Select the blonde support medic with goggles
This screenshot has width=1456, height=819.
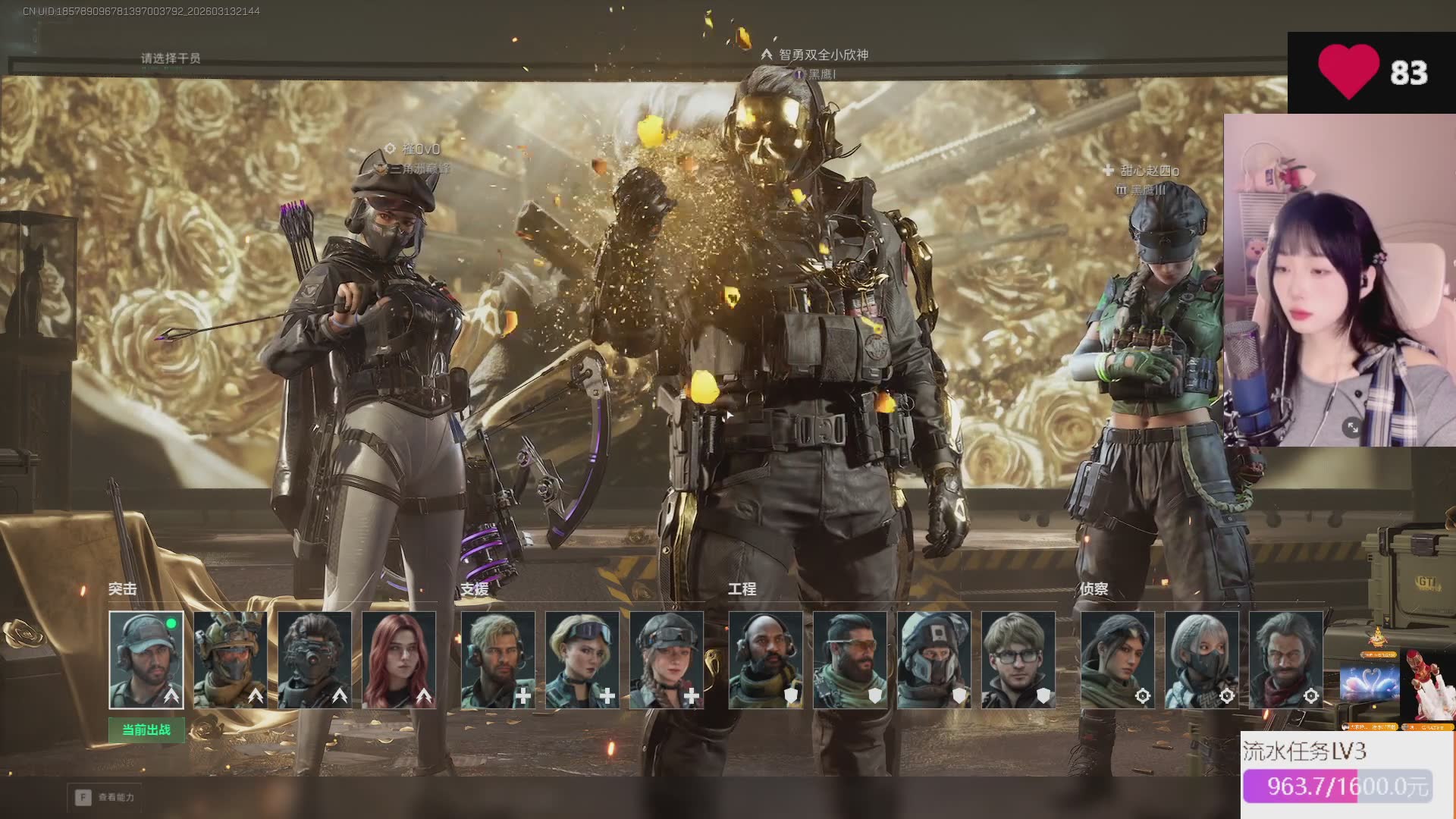tap(582, 660)
